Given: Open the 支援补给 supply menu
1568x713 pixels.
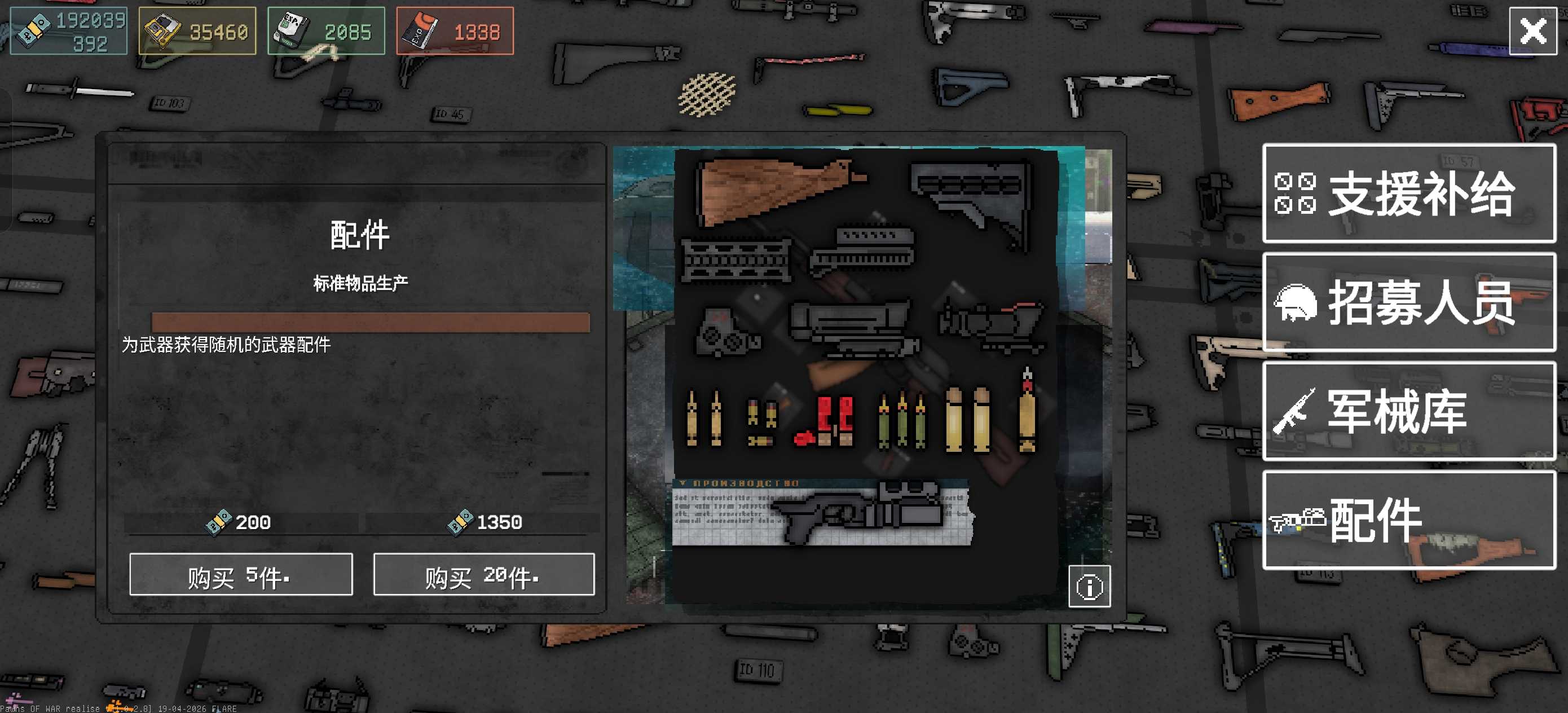Looking at the screenshot, I should 1408,193.
